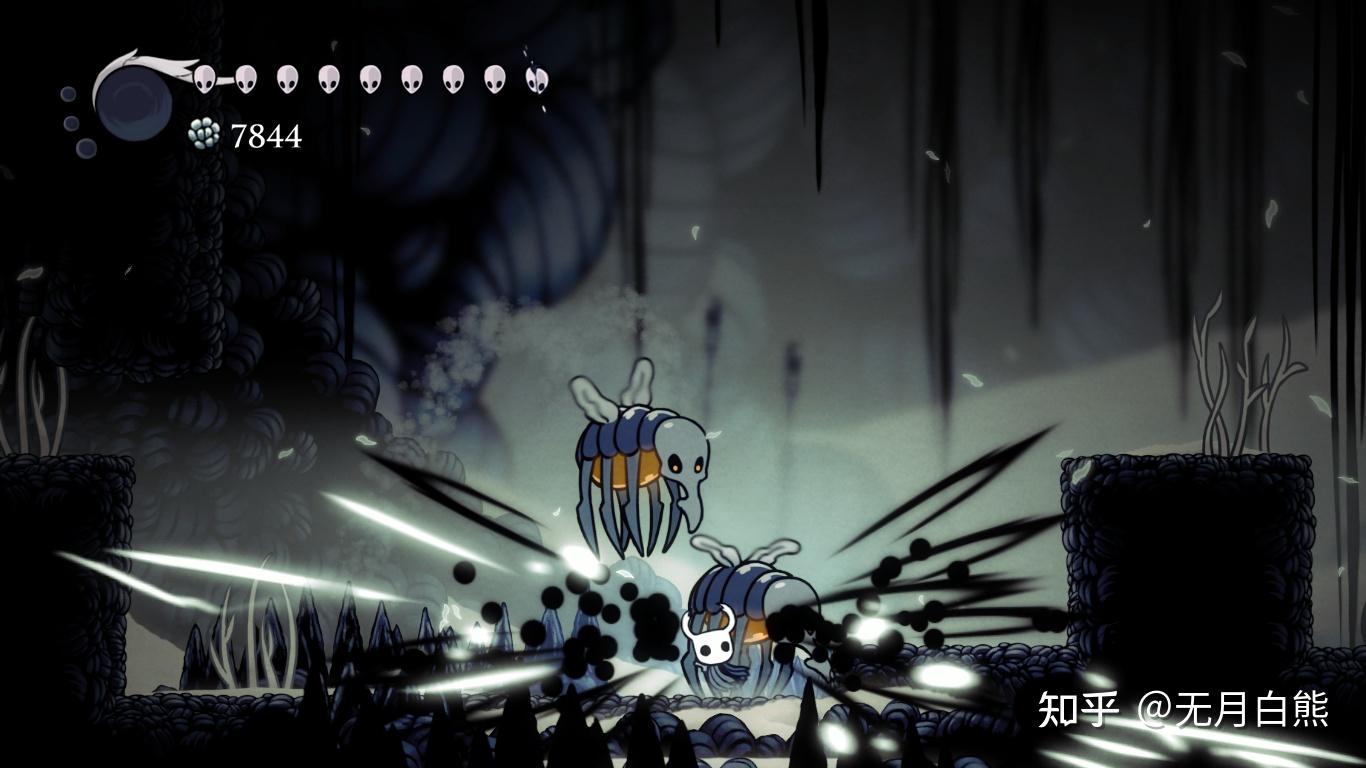1366x768 pixels.
Task: Click the Geo count reading 7844
Action: (x=266, y=134)
